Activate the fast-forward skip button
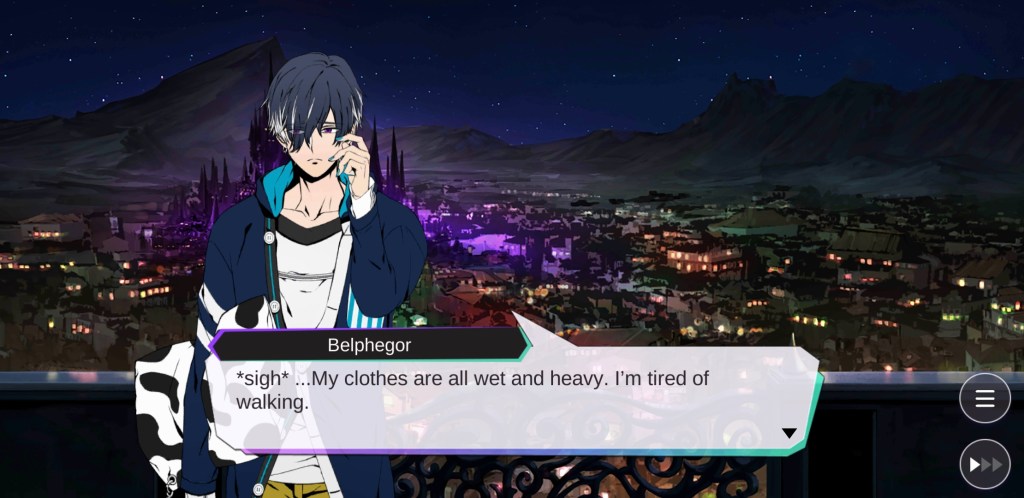 point(984,463)
